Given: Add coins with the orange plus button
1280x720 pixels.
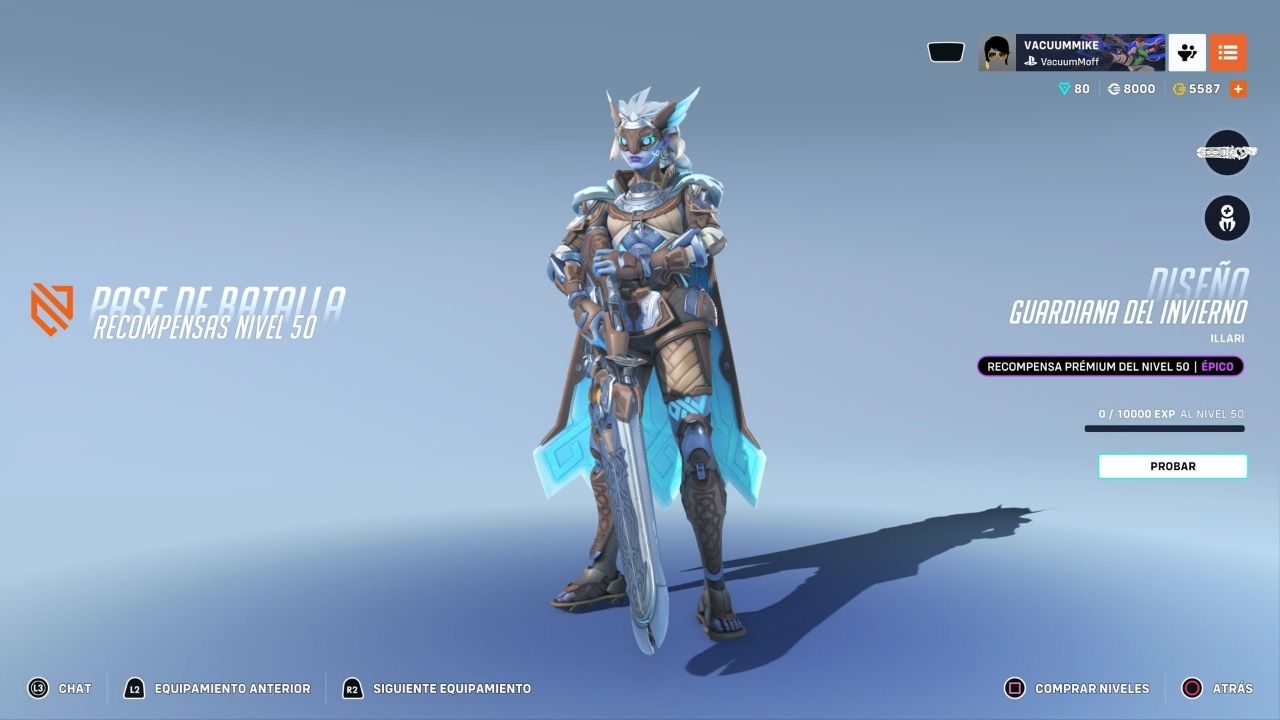Looking at the screenshot, I should 1238,89.
